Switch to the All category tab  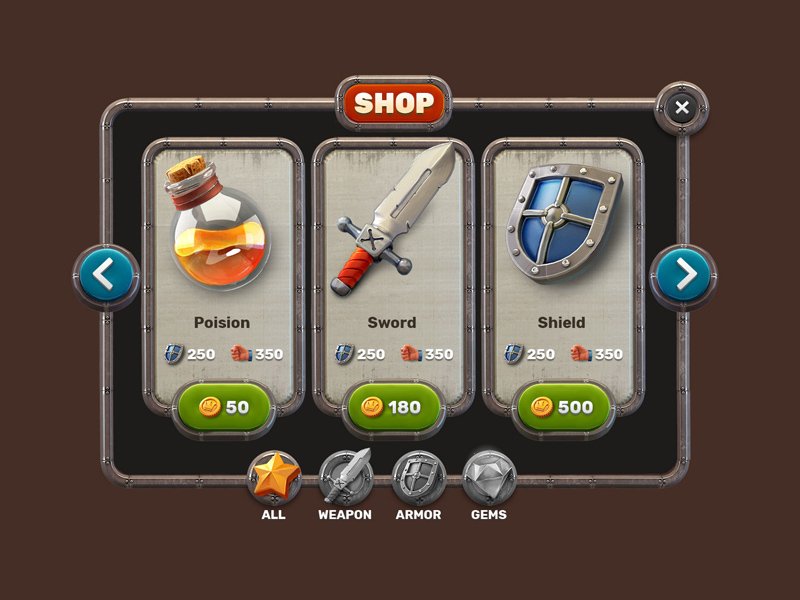click(274, 478)
